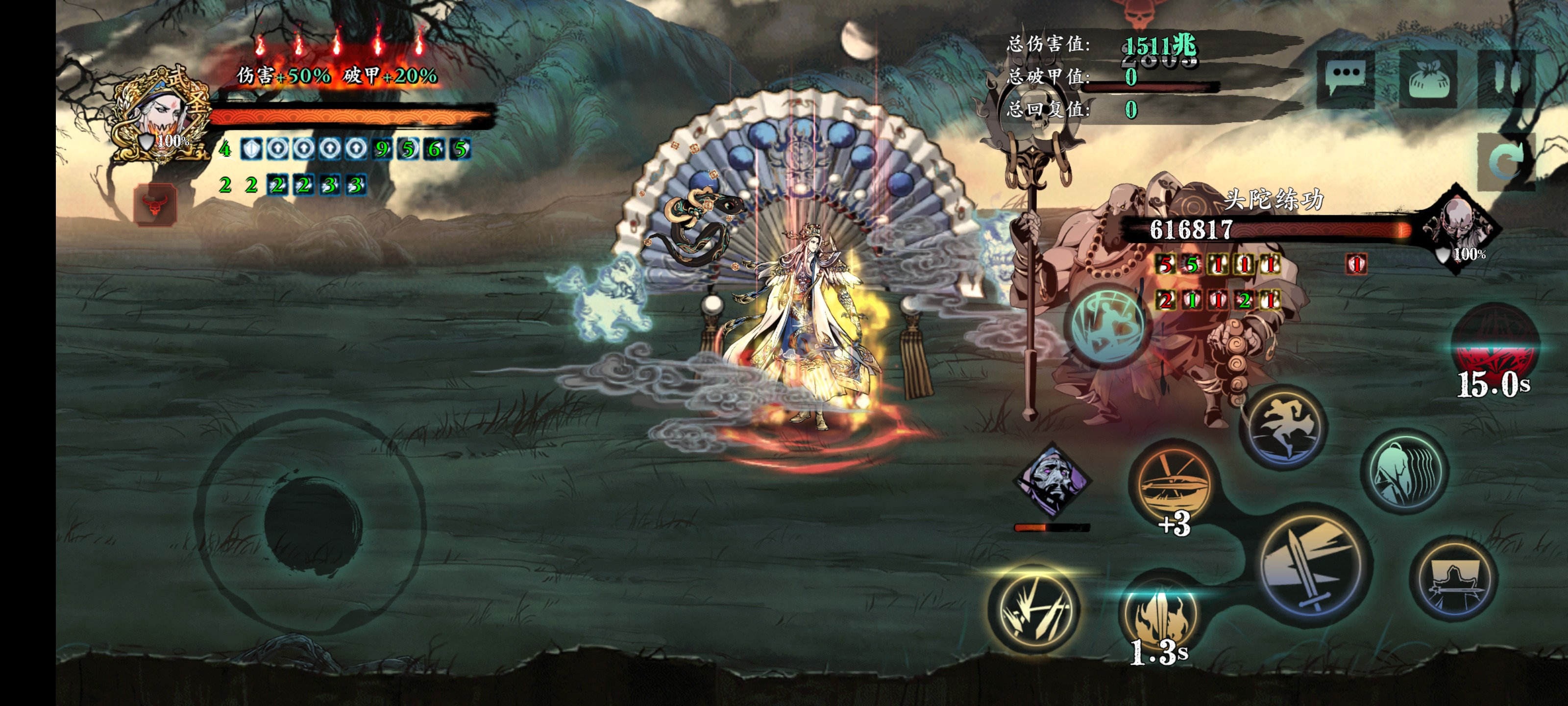The width and height of the screenshot is (1568, 706).
Task: Tap the purple hooded companion portrait
Action: (1053, 481)
